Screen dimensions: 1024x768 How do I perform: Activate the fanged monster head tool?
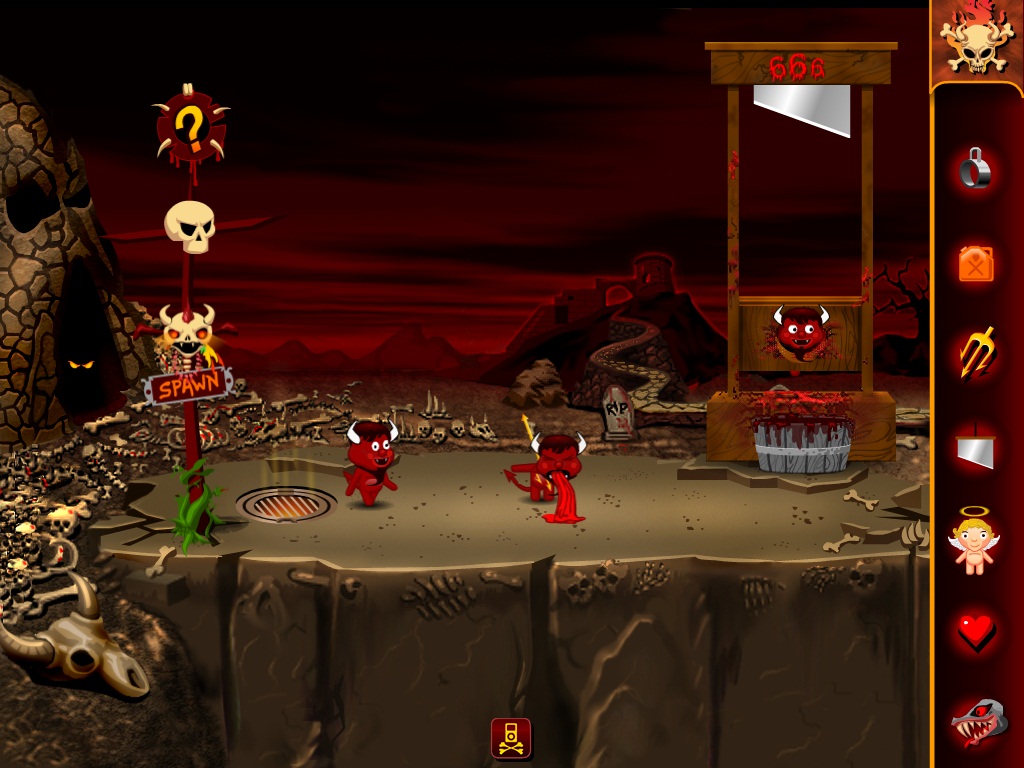pyautogui.click(x=976, y=724)
